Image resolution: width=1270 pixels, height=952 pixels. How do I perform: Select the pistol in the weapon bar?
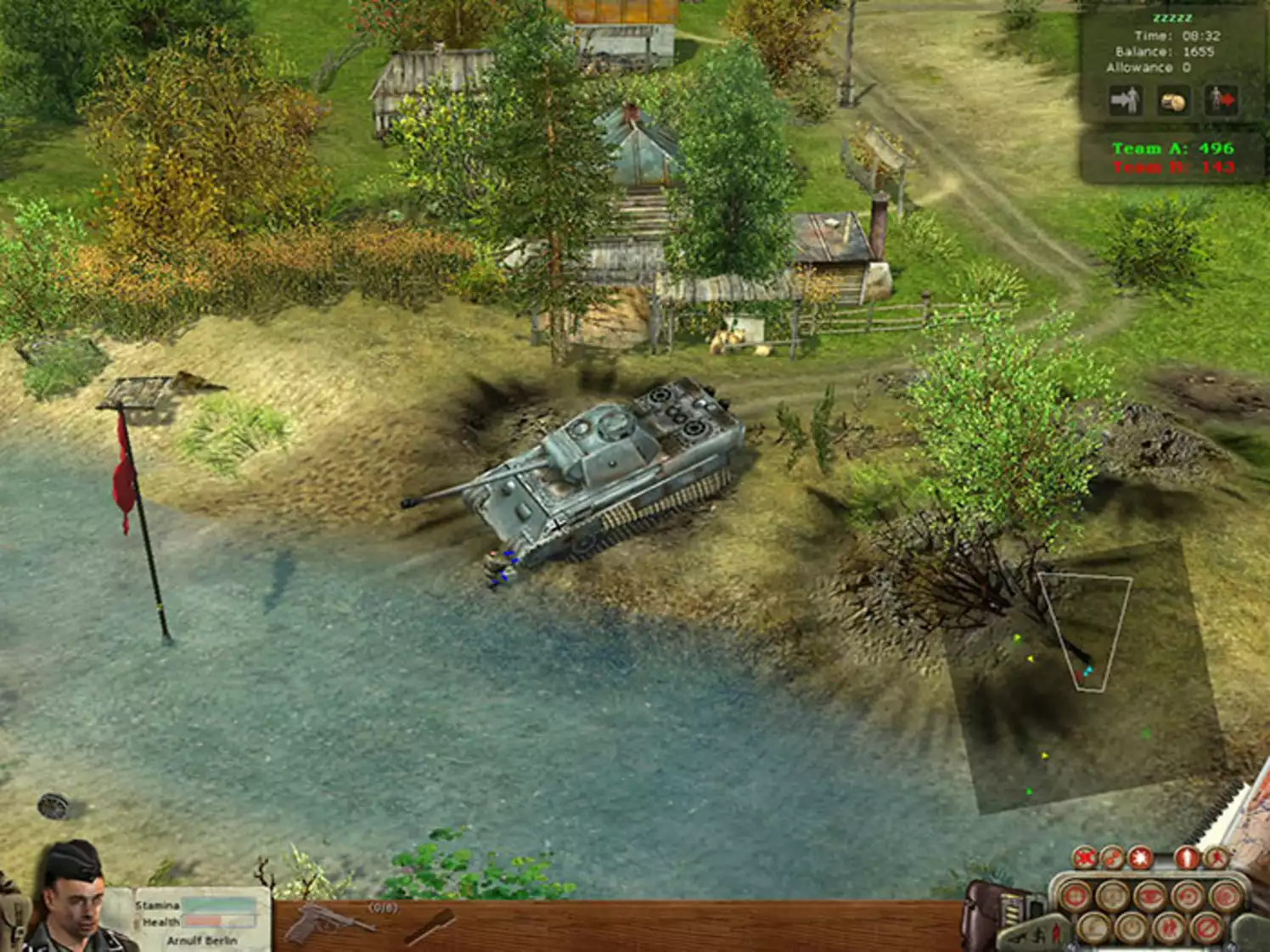(x=326, y=925)
